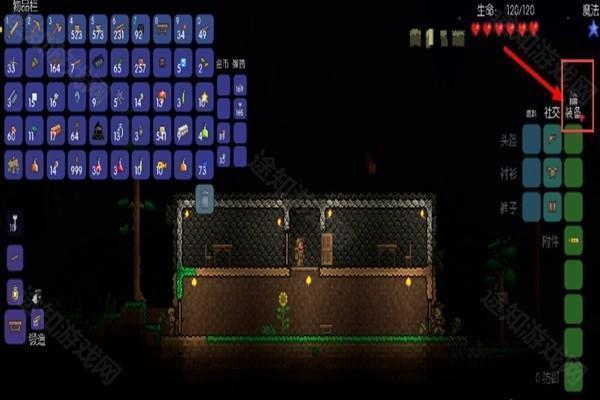Select the helmet (头盔) social armor slot
The width and height of the screenshot is (600, 400).
(x=552, y=141)
